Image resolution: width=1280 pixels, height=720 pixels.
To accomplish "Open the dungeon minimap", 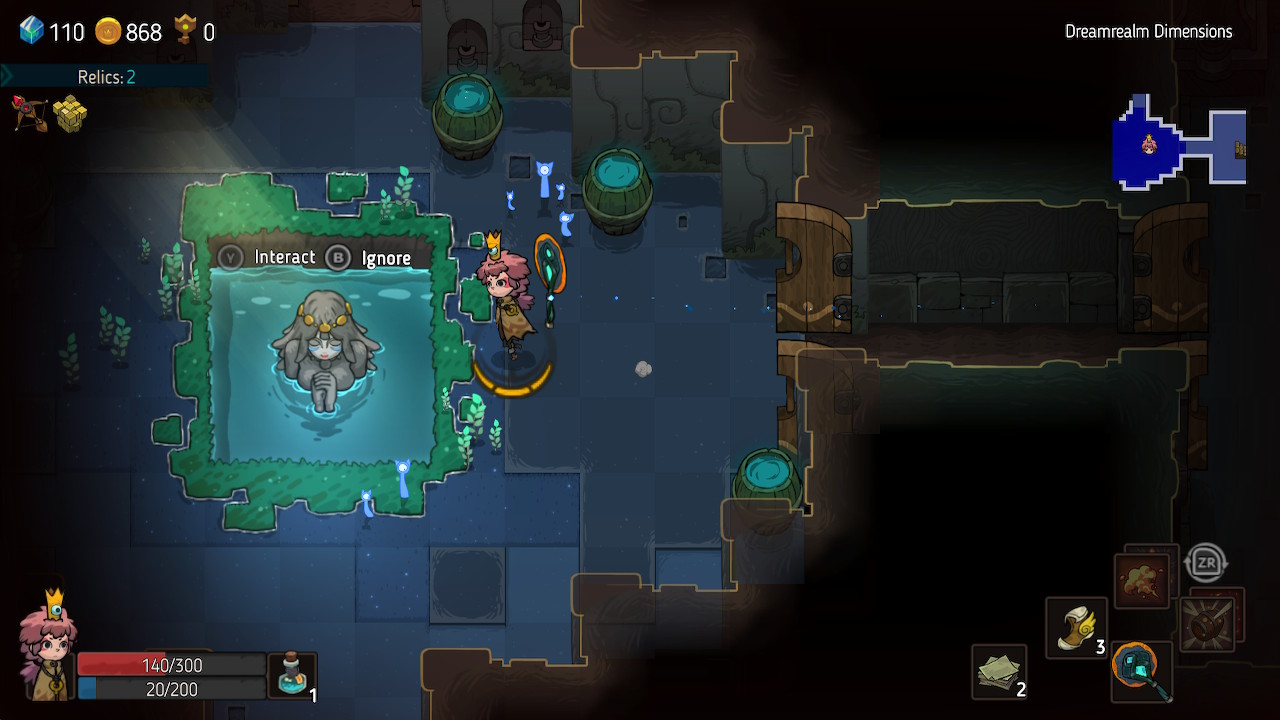I will 1179,142.
